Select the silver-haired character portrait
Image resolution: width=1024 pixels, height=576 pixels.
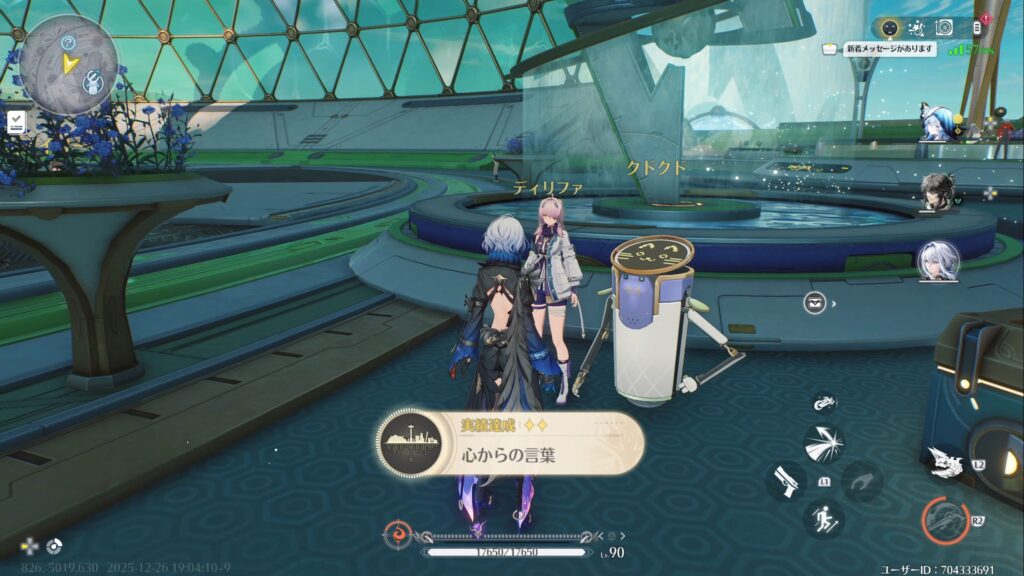click(938, 261)
